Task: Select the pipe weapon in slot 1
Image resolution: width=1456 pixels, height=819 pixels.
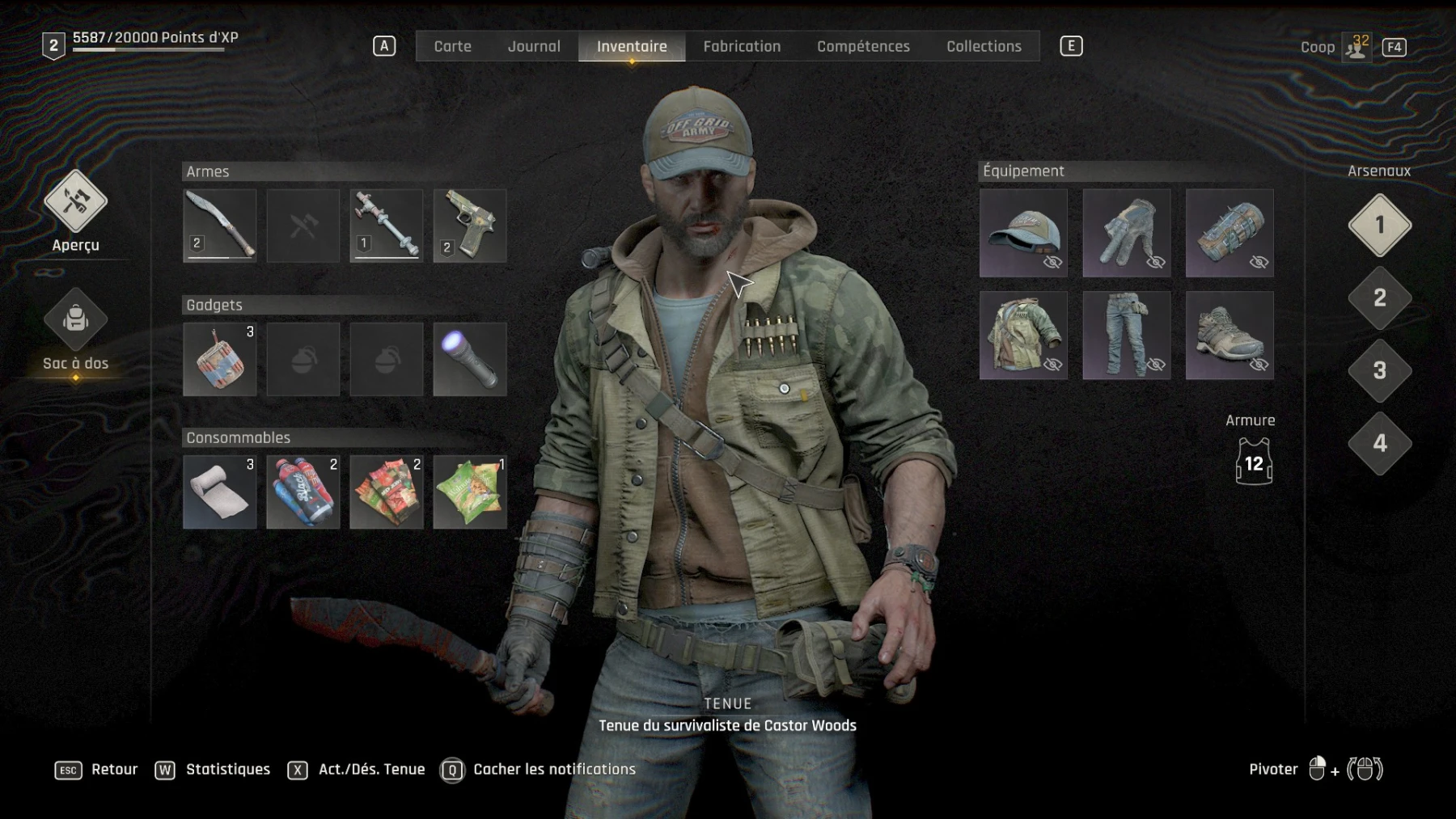Action: tap(386, 226)
